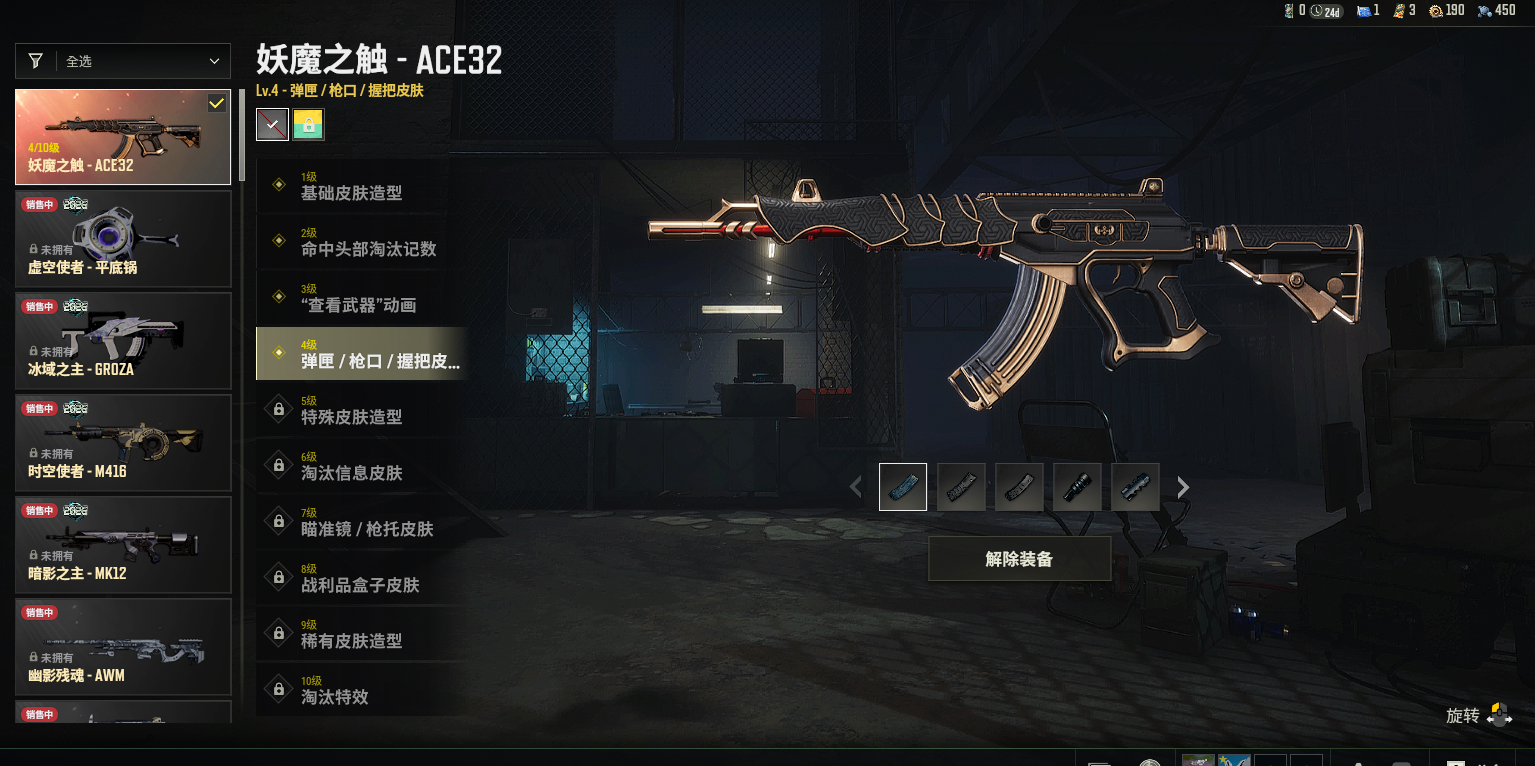
Task: Pick the 时空使者 - M416 skin
Action: [x=123, y=443]
